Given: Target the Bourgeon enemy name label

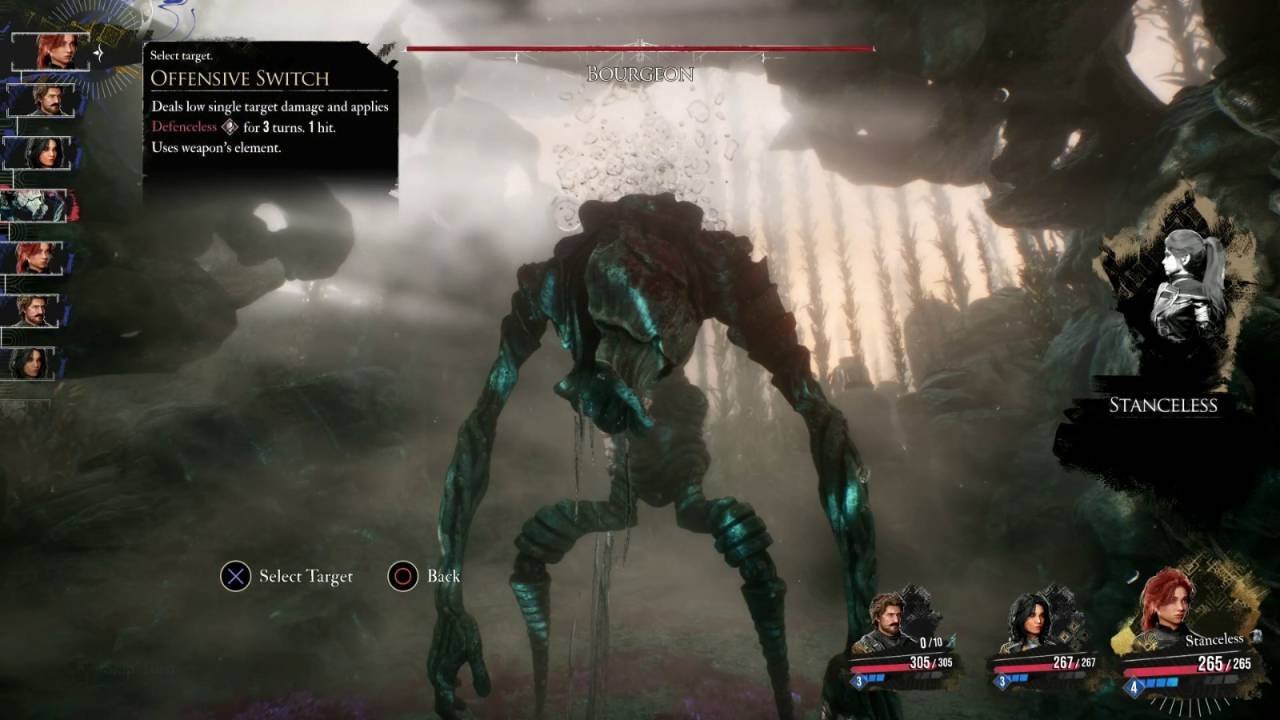Looking at the screenshot, I should (640, 74).
